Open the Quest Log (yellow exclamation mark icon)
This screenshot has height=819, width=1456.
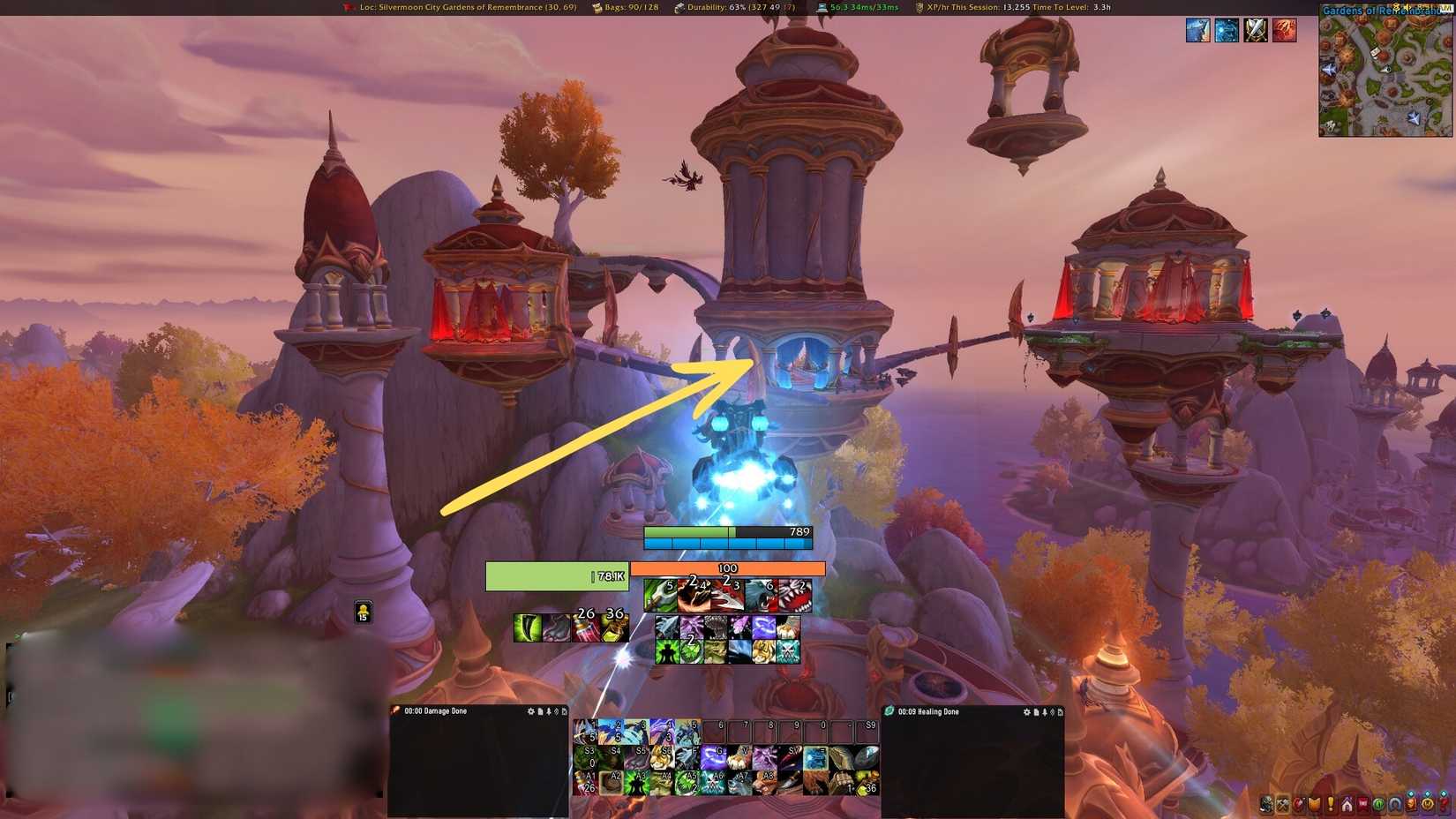[1330, 804]
